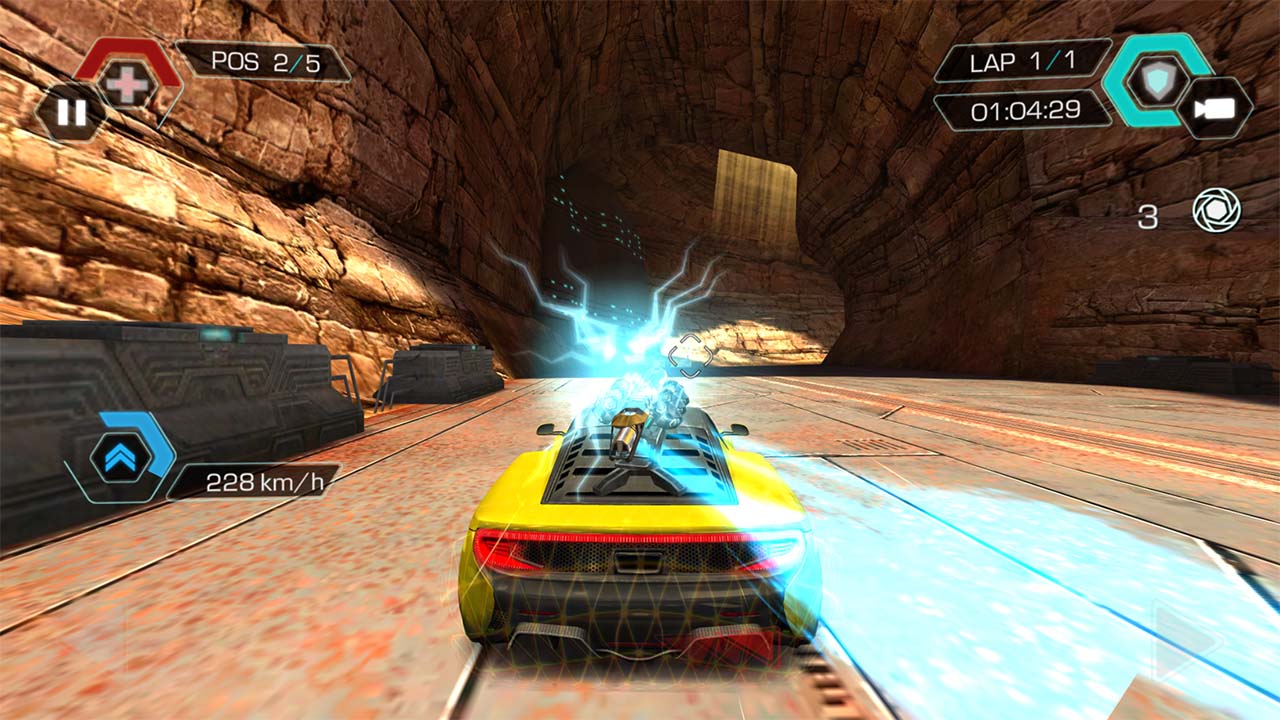Viewport: 1280px width, 720px height.
Task: Use the red repair kit icon
Action: tap(128, 84)
